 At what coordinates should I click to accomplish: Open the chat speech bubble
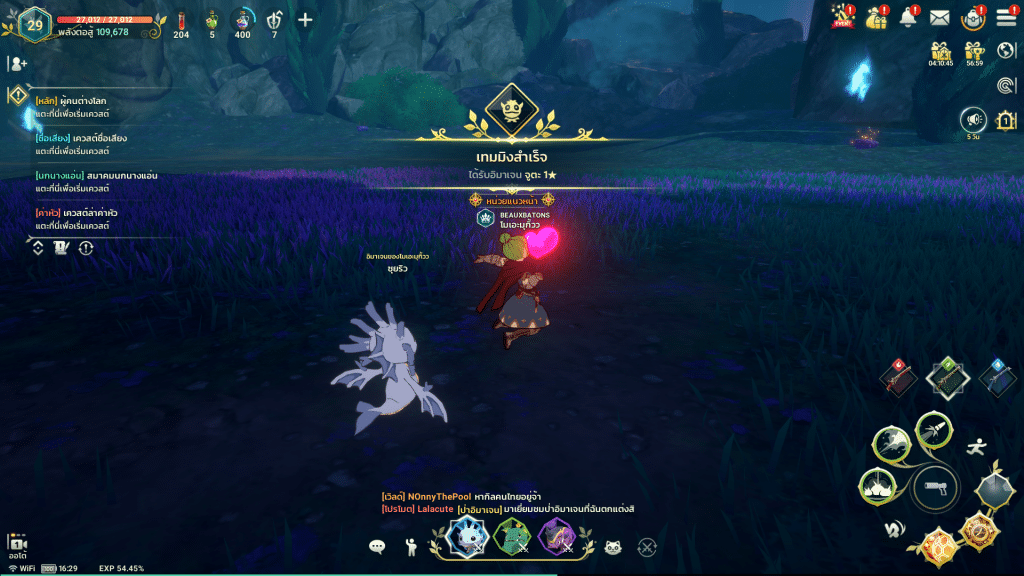click(377, 546)
